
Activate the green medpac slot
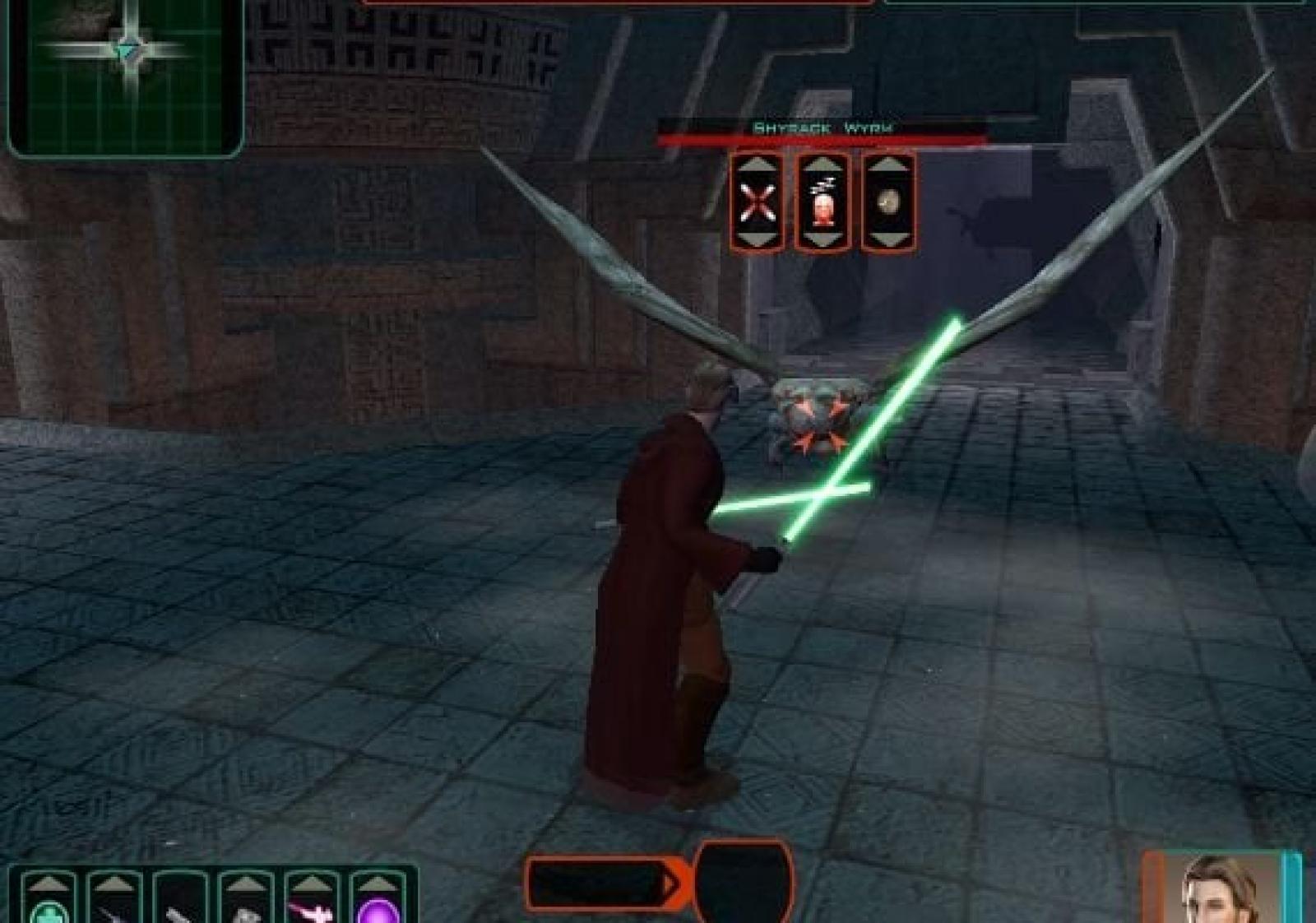coord(46,907)
